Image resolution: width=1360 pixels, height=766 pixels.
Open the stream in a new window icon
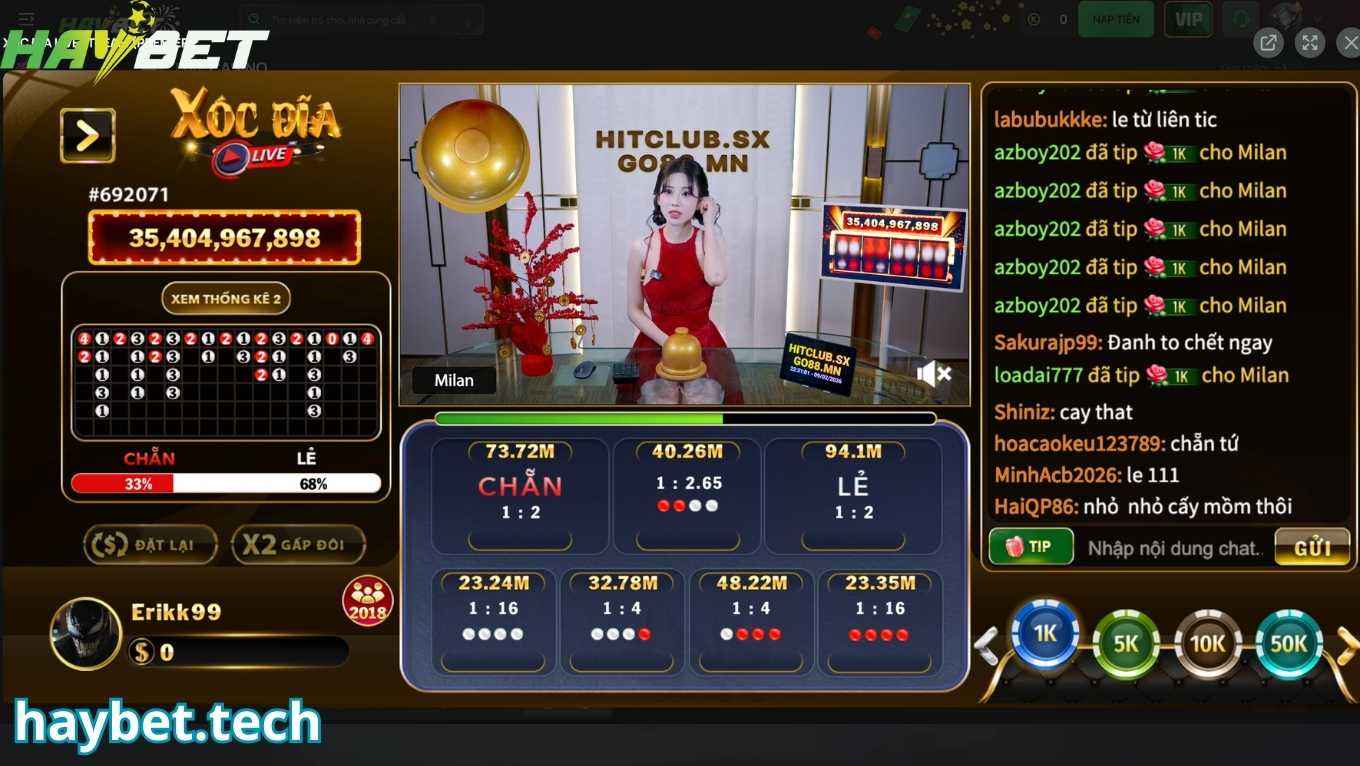tap(1268, 42)
